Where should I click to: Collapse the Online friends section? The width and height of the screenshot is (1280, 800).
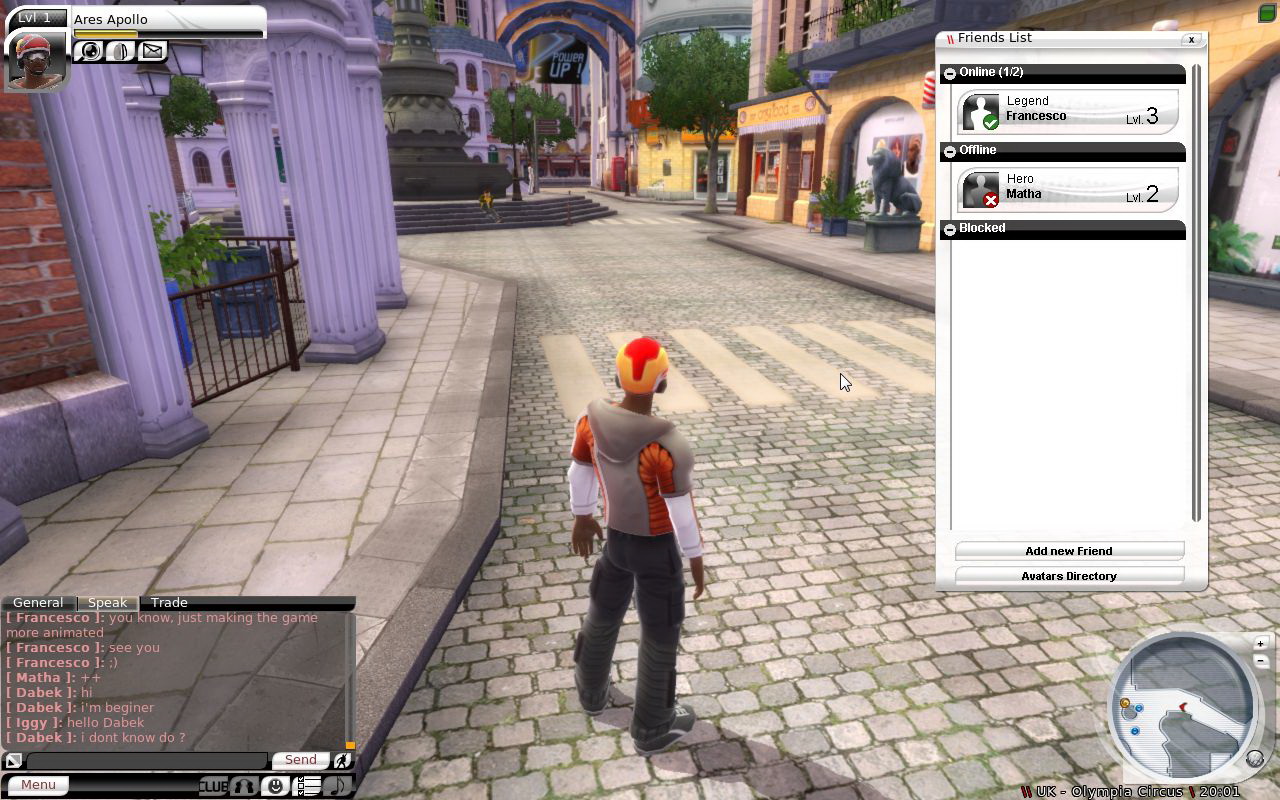[x=950, y=73]
